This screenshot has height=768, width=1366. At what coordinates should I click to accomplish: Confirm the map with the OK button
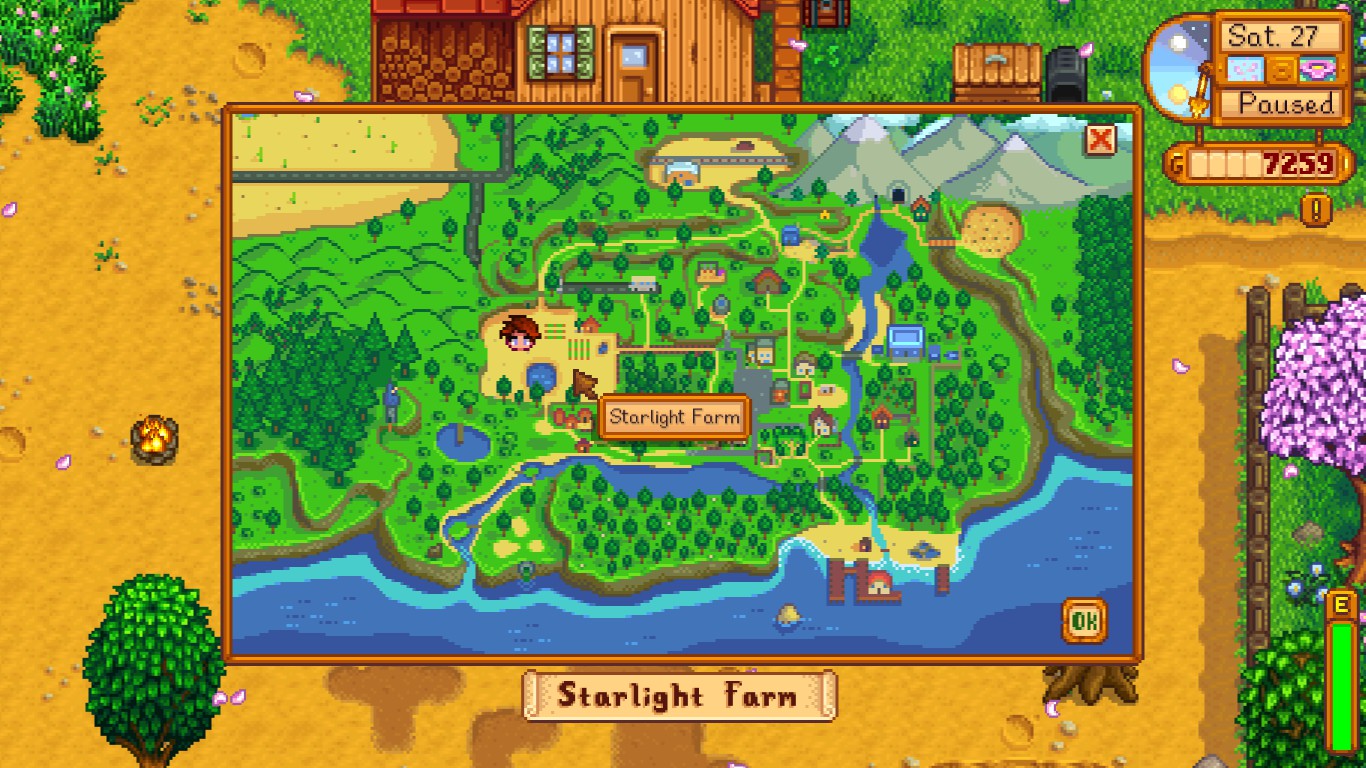point(1084,621)
